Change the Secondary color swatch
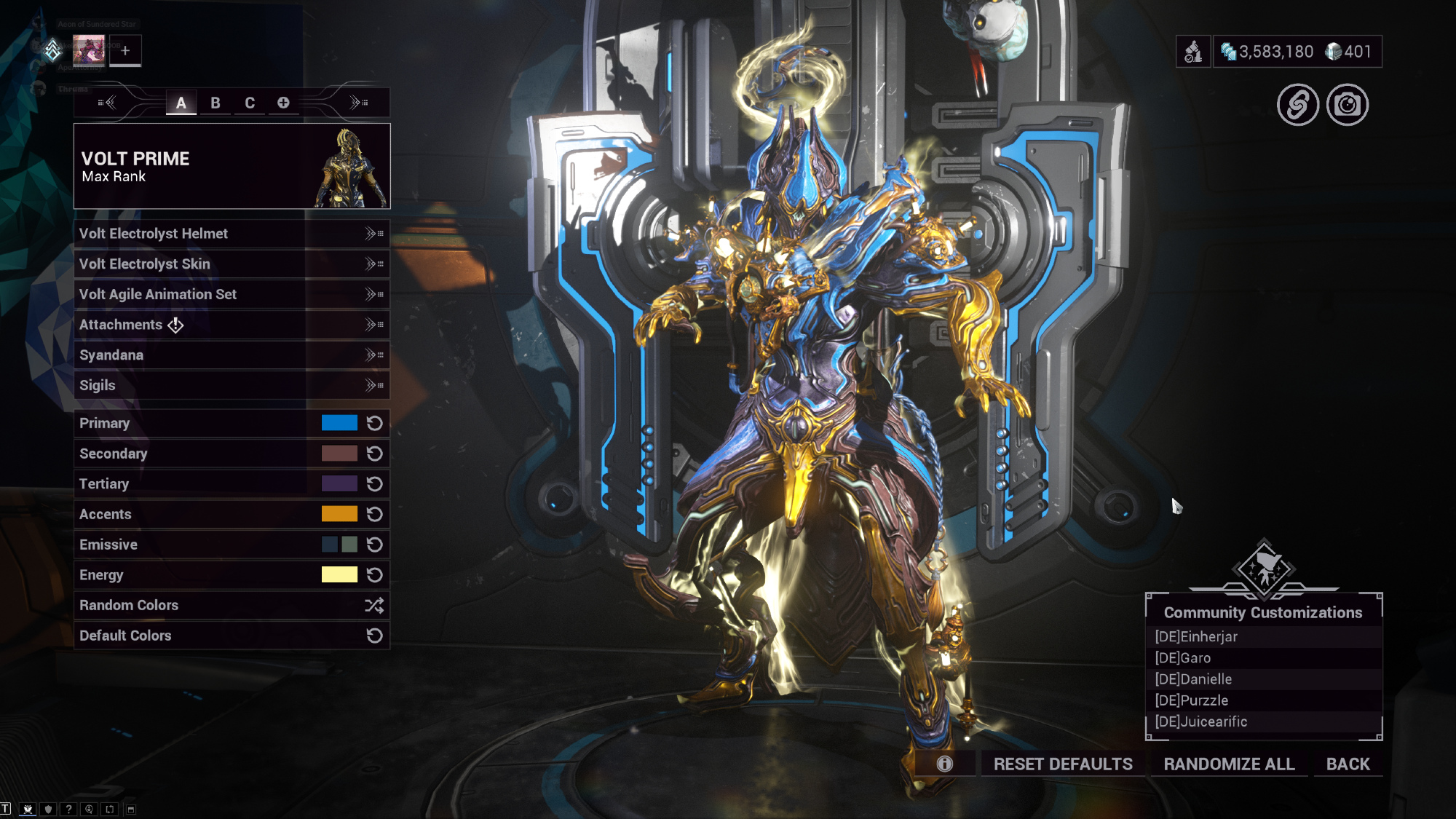The width and height of the screenshot is (1456, 819). [x=339, y=454]
